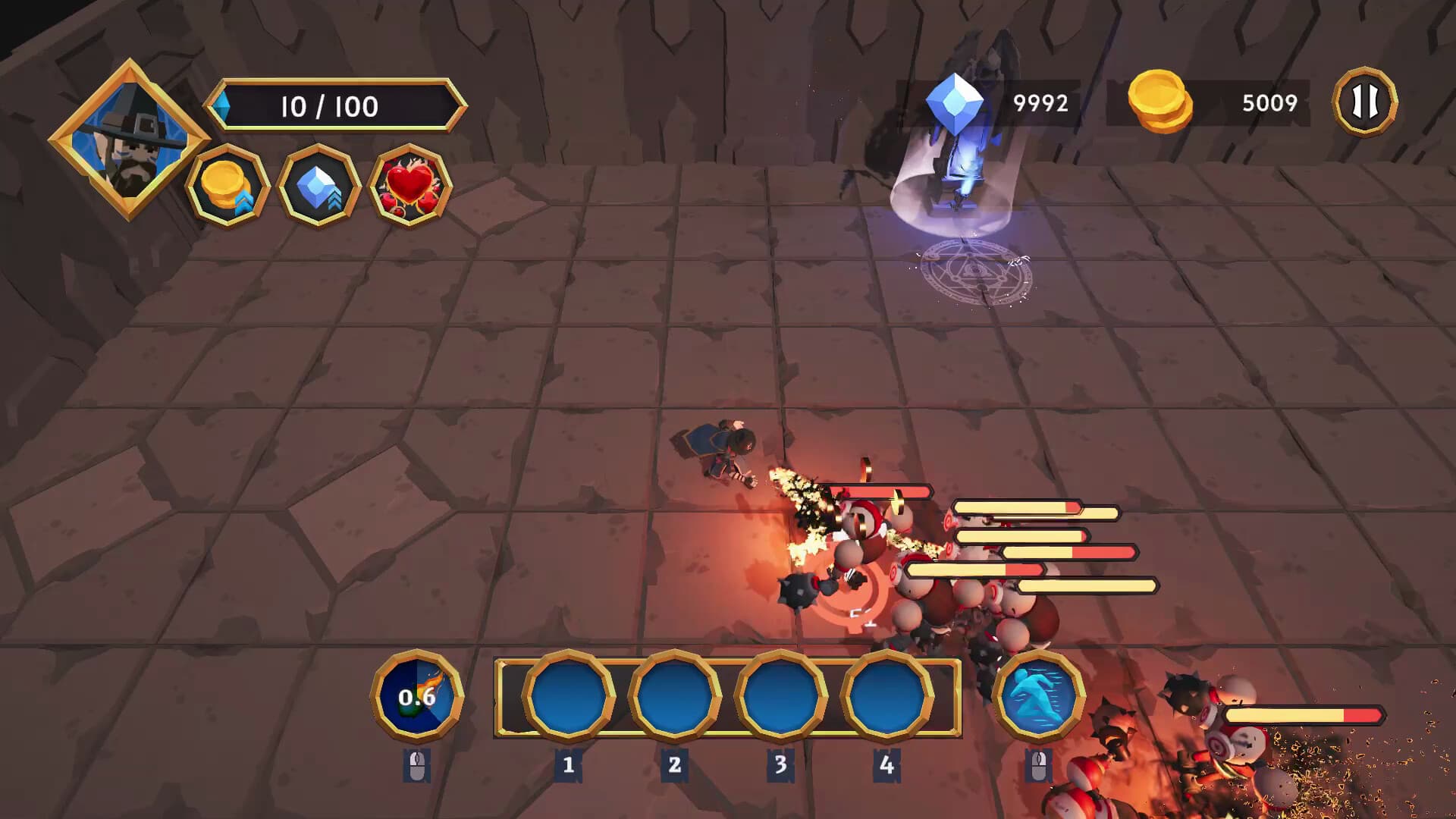Image resolution: width=1456 pixels, height=819 pixels.
Task: Open the blue crystal upgrade hexagon
Action: pyautogui.click(x=318, y=185)
